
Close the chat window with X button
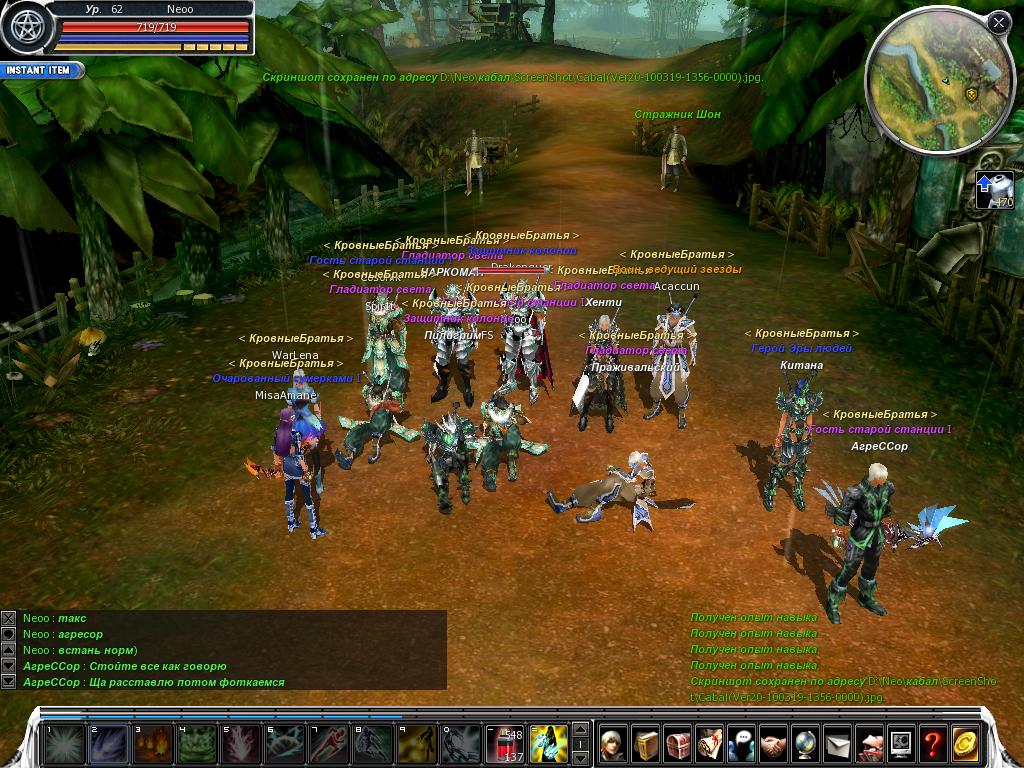coord(8,618)
